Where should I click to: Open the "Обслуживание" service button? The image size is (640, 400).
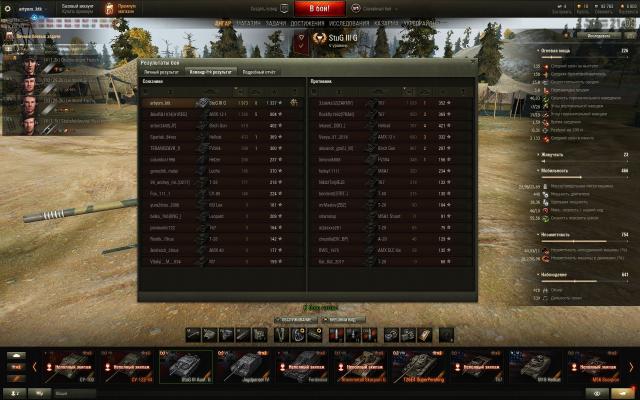tap(294, 320)
